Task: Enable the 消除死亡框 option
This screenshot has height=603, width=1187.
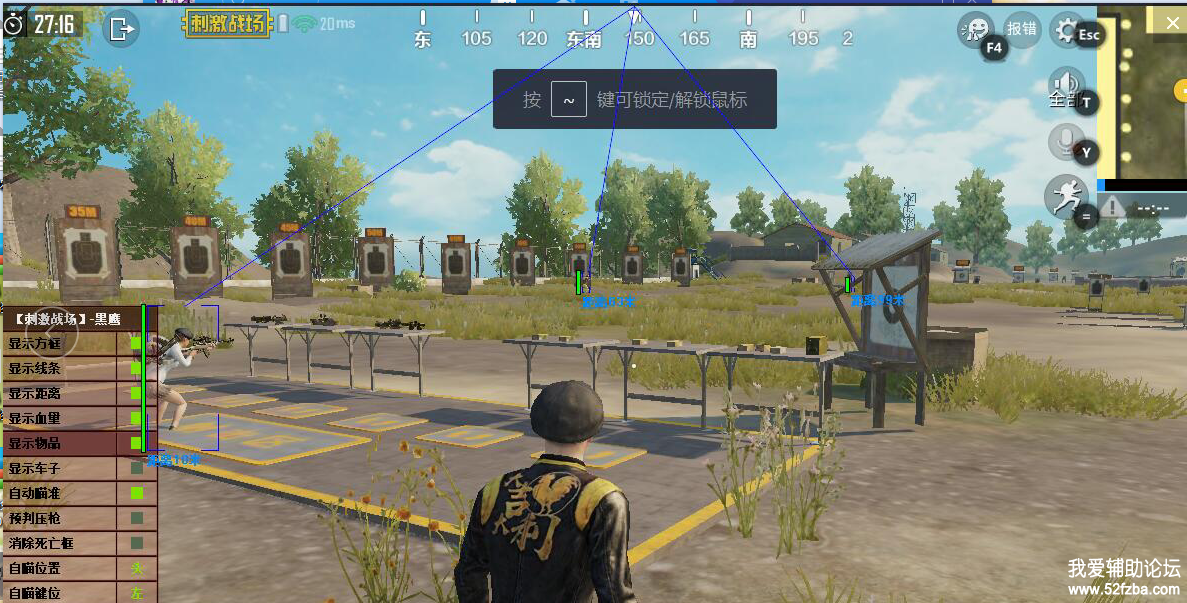Action: [x=136, y=543]
